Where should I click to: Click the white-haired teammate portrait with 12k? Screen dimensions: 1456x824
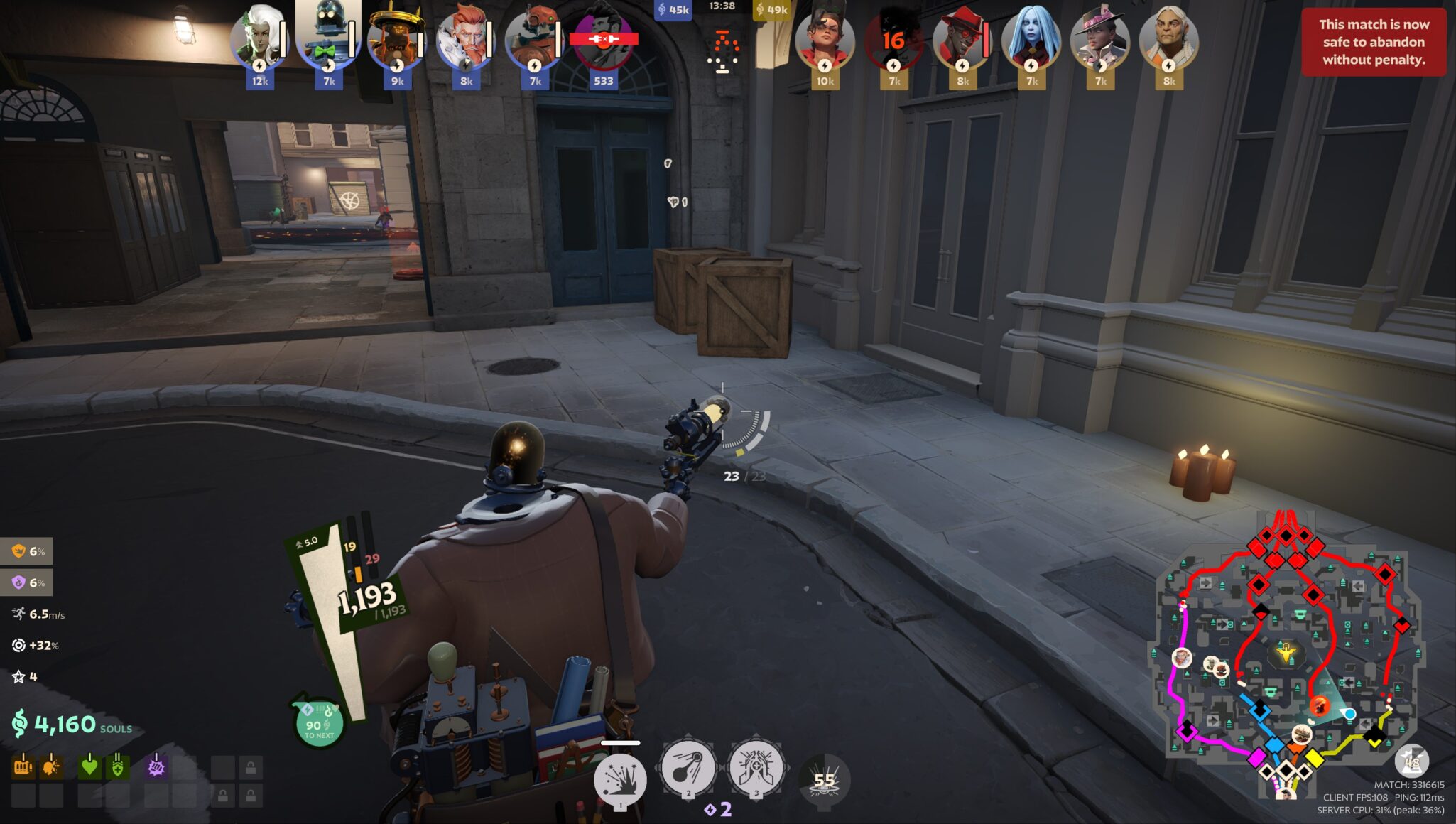click(x=259, y=40)
